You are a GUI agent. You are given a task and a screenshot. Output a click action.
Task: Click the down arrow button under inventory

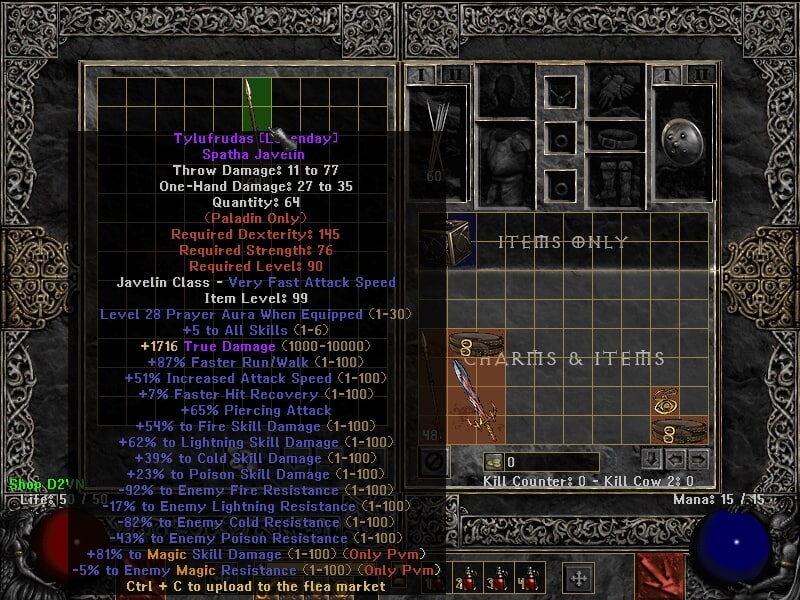pos(651,460)
